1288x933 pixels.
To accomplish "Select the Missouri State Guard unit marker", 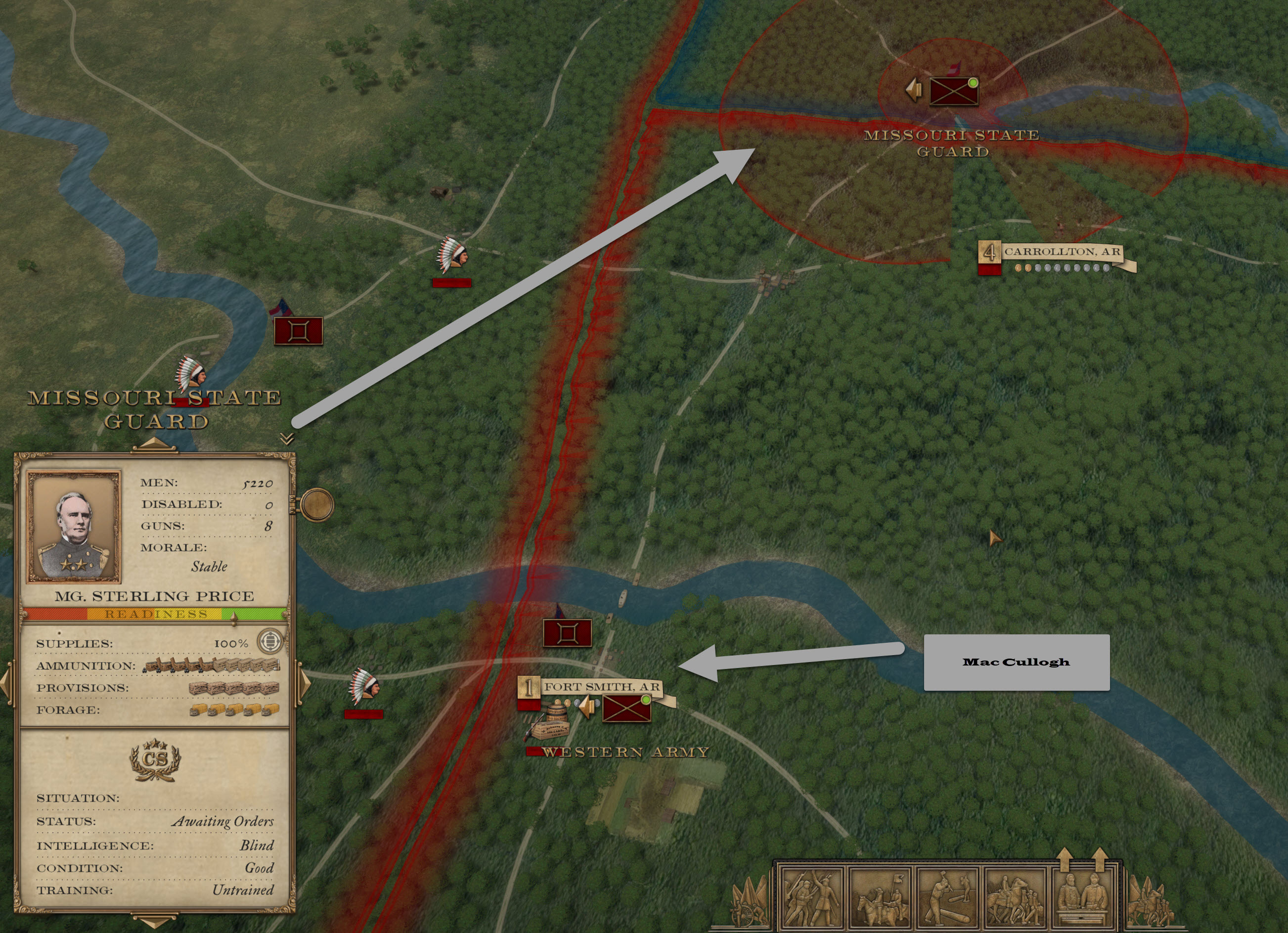I will 953,91.
